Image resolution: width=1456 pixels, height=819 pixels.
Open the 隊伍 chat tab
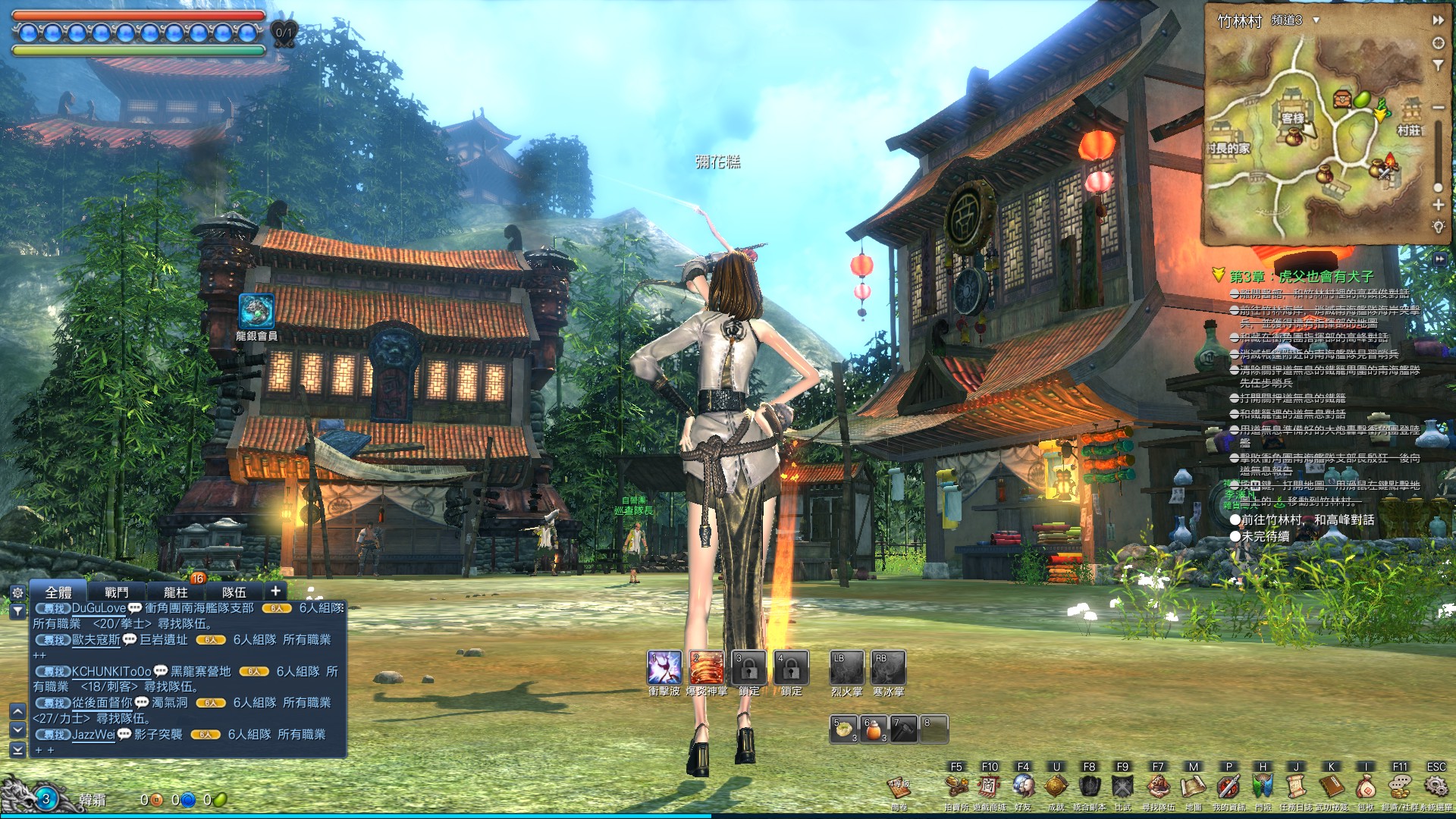(234, 592)
